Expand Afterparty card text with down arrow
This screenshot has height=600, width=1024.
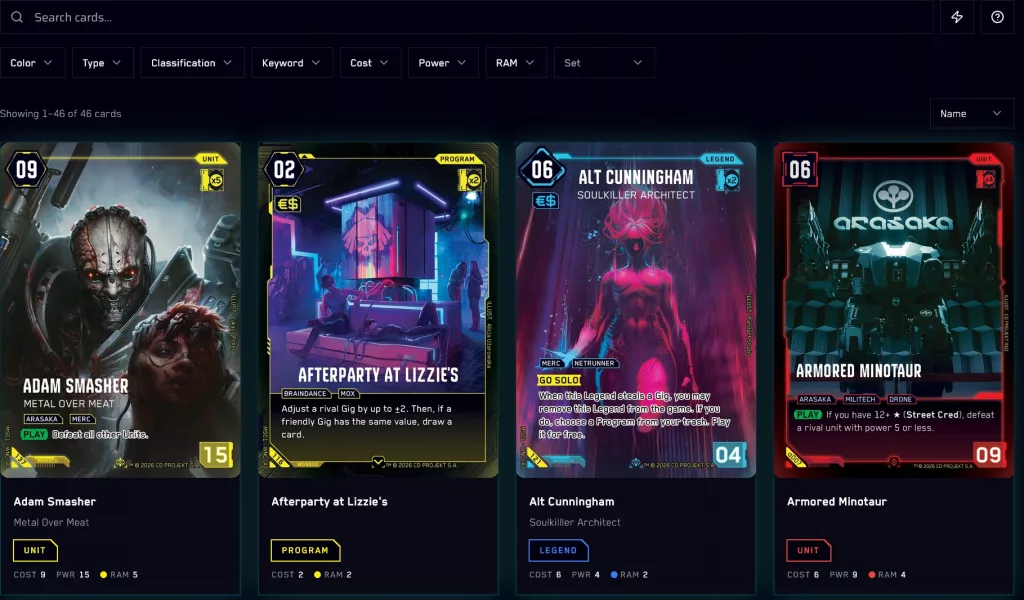pos(378,462)
